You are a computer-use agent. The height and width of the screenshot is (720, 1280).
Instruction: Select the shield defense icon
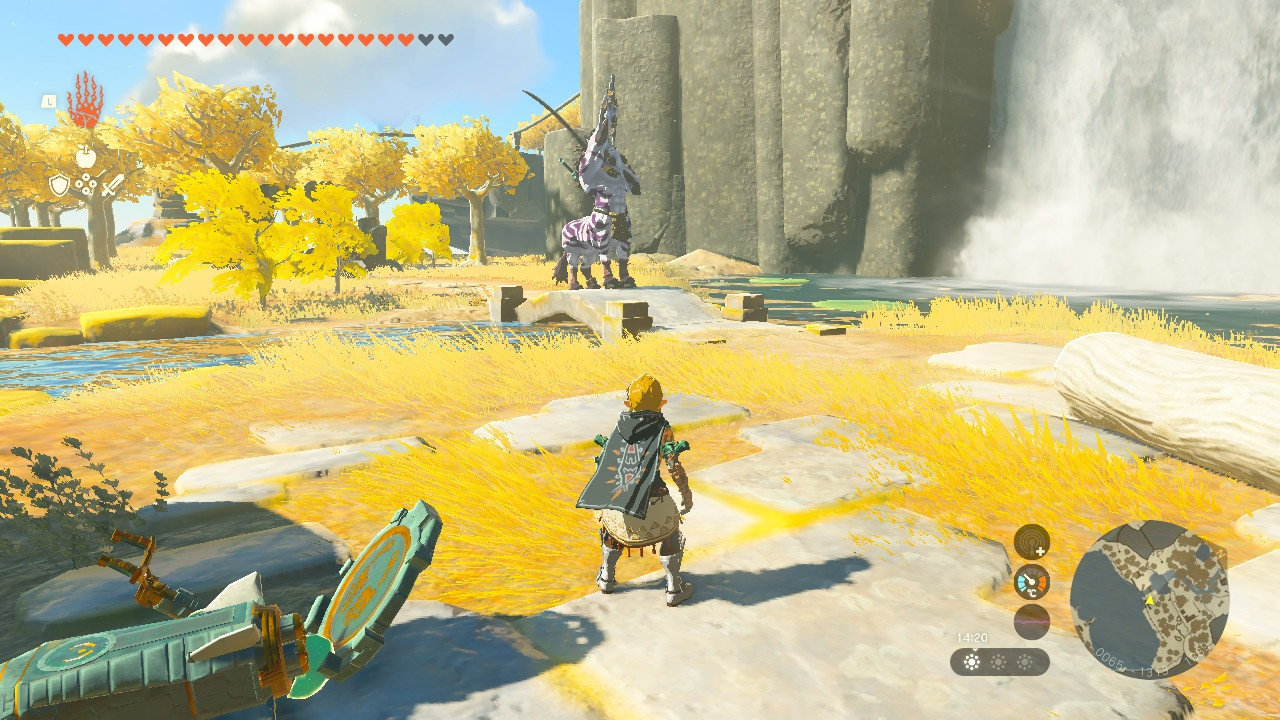point(59,184)
